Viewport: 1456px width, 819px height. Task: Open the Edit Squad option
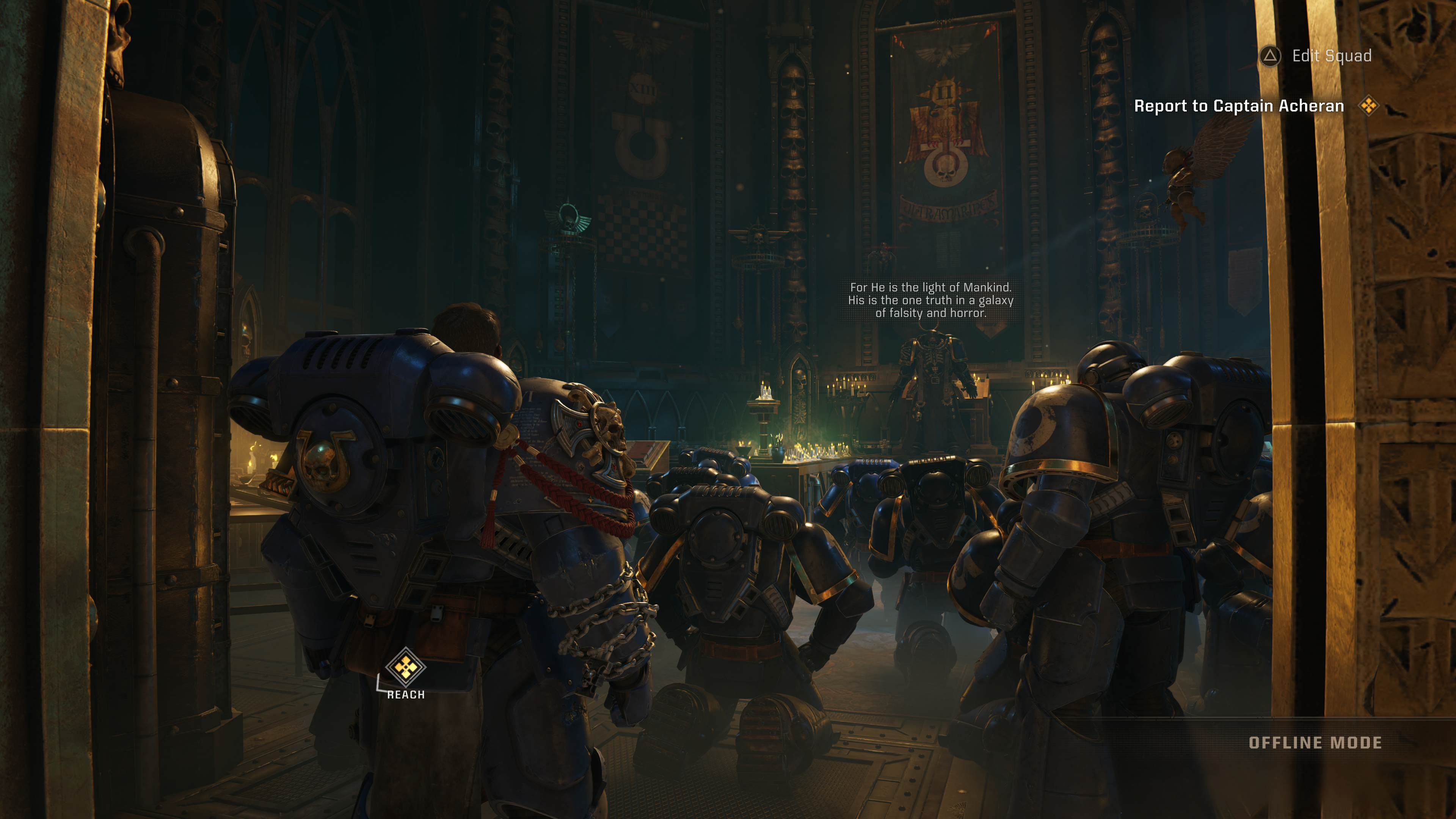(1316, 56)
